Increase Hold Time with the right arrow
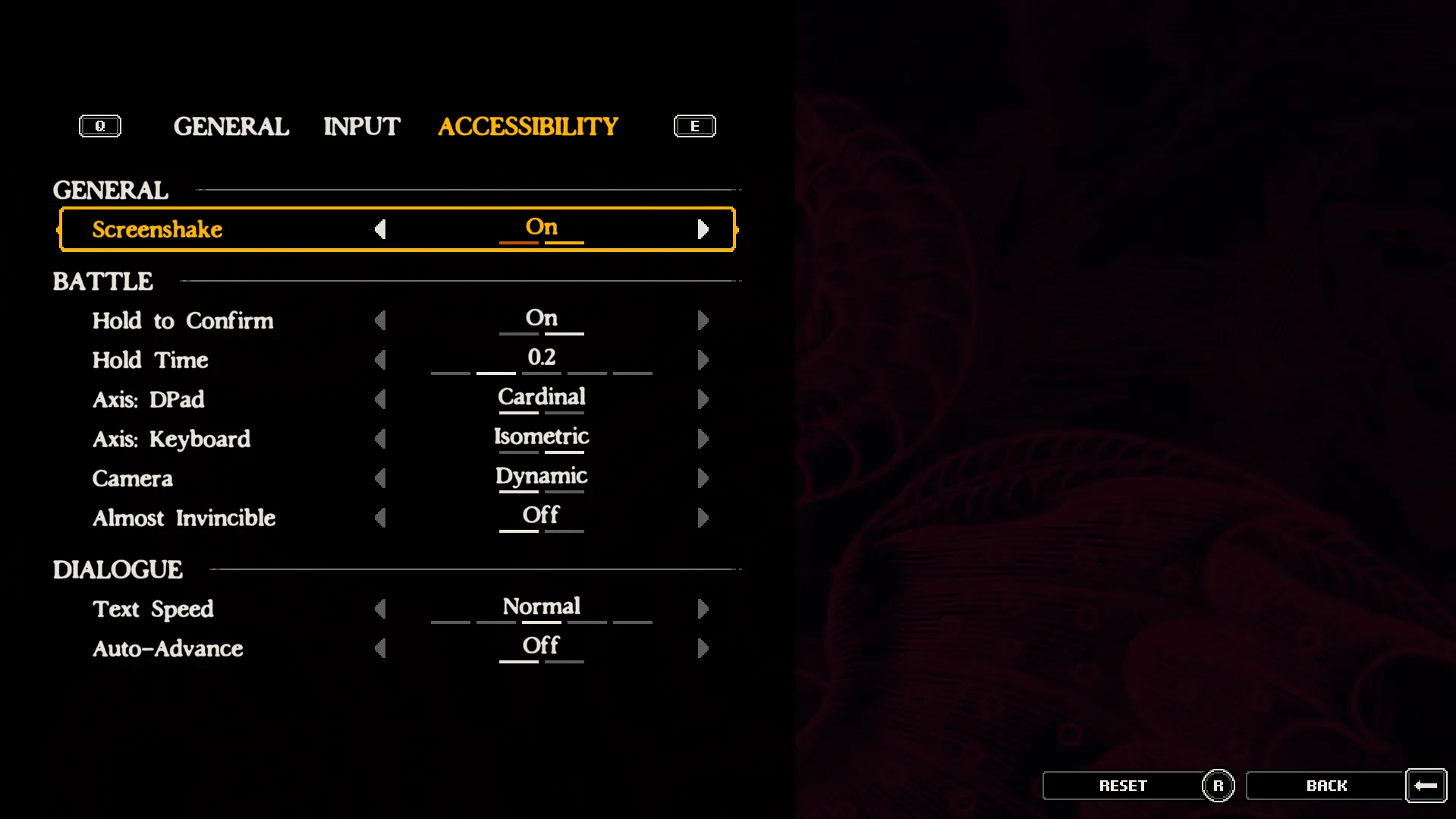The height and width of the screenshot is (819, 1456). (703, 360)
